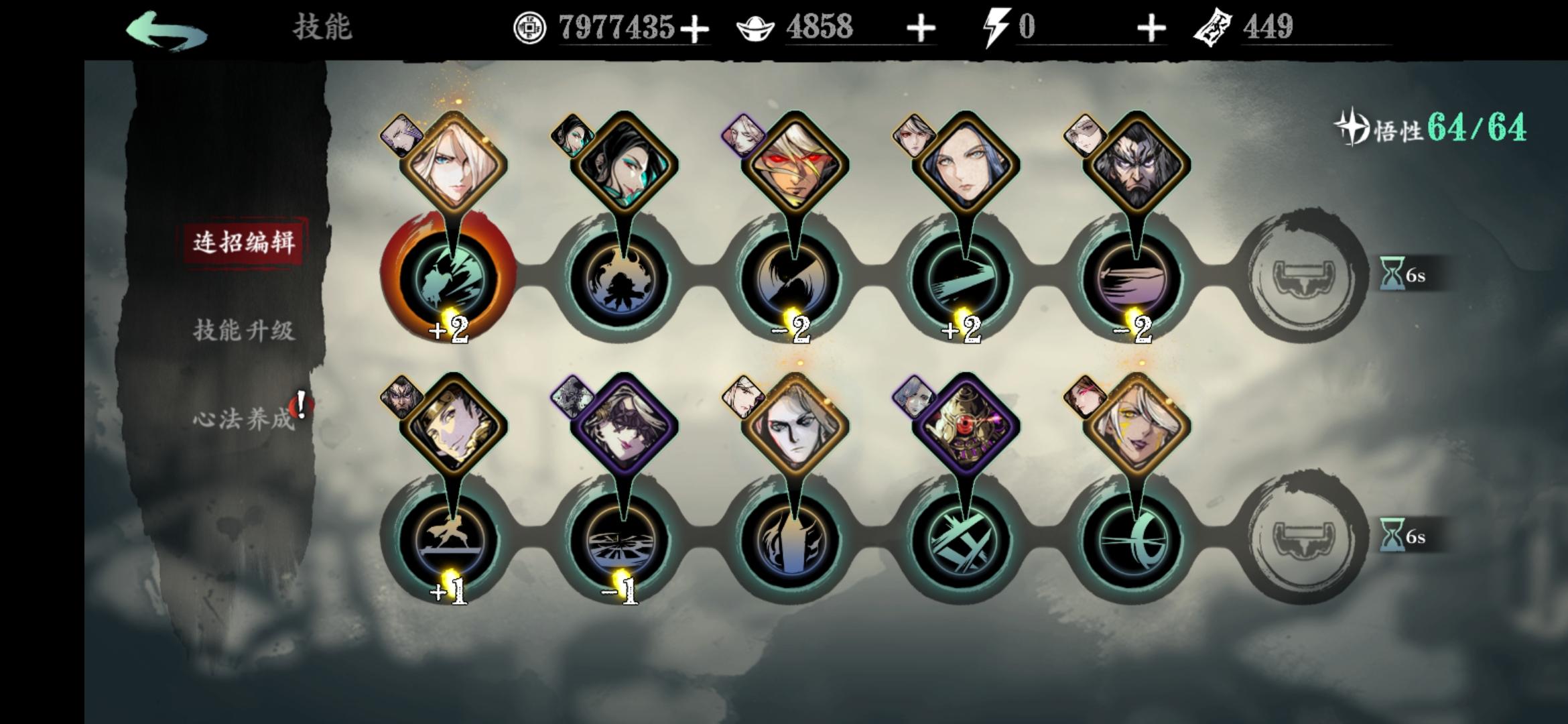1568x724 pixels.
Task: Add energy via + beside the lightning counter
Action: (x=1151, y=28)
